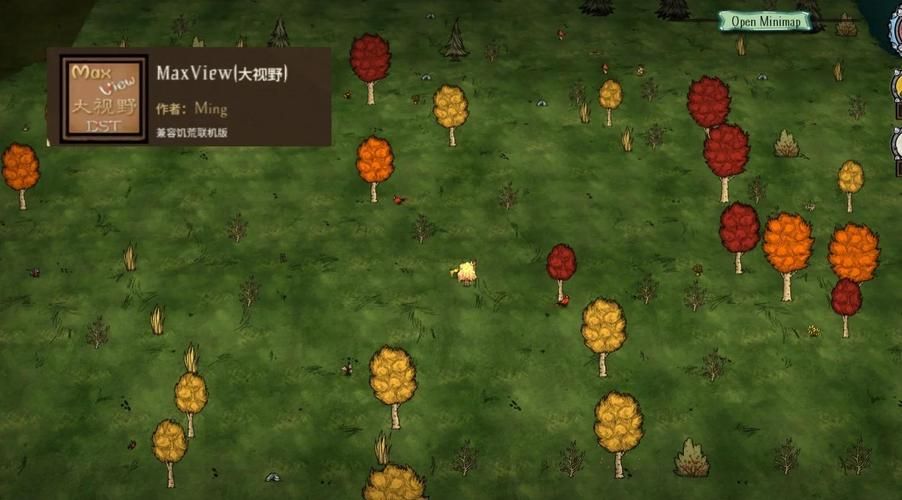Select the MaxView mod icon thumbnail

(x=101, y=96)
